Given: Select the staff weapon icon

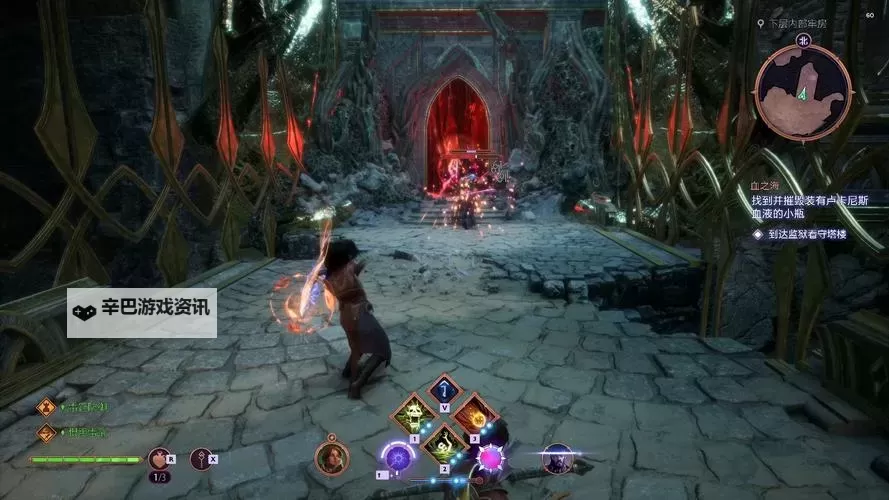Looking at the screenshot, I should [x=202, y=459].
